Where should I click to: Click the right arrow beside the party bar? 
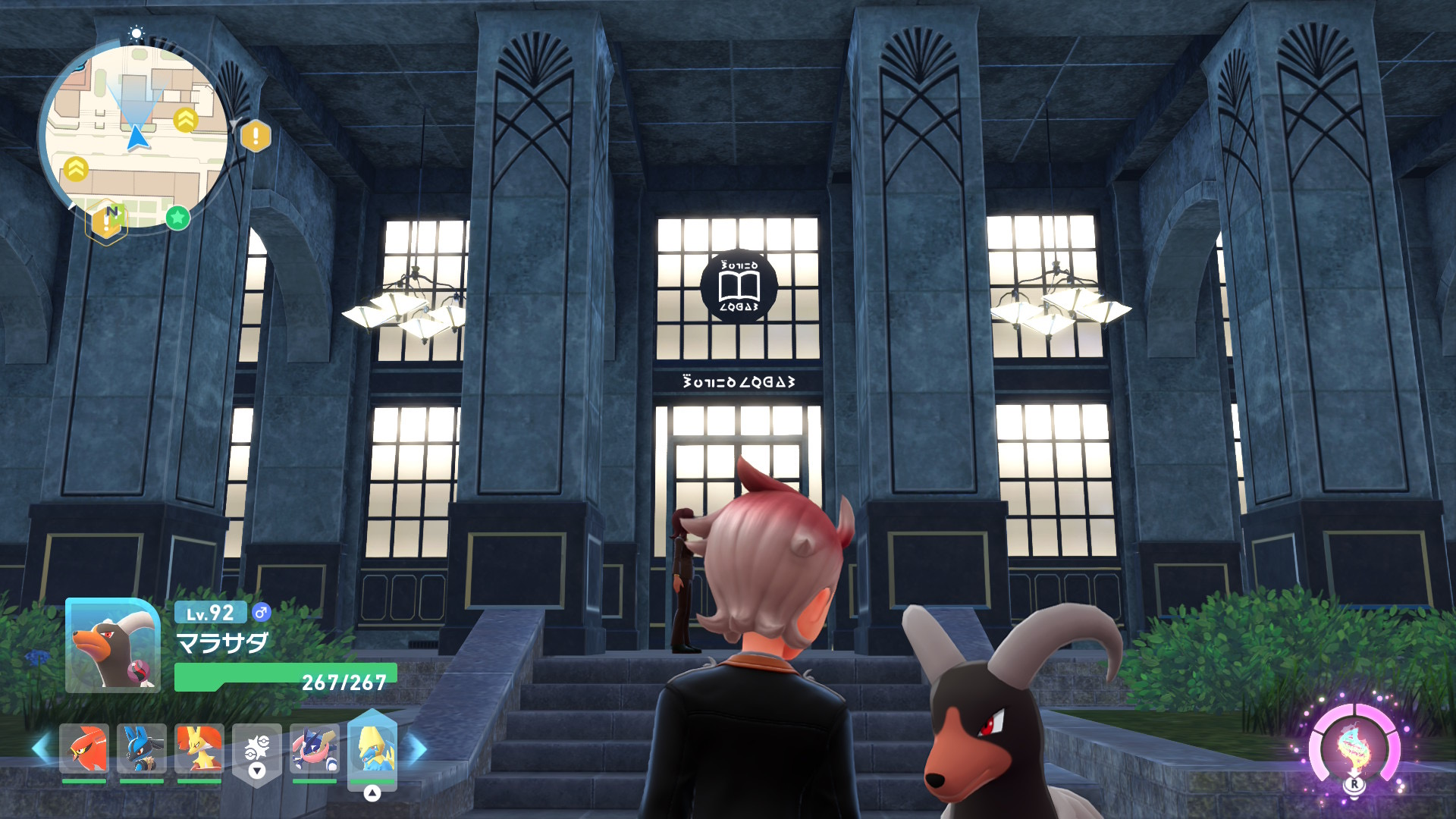[x=417, y=748]
